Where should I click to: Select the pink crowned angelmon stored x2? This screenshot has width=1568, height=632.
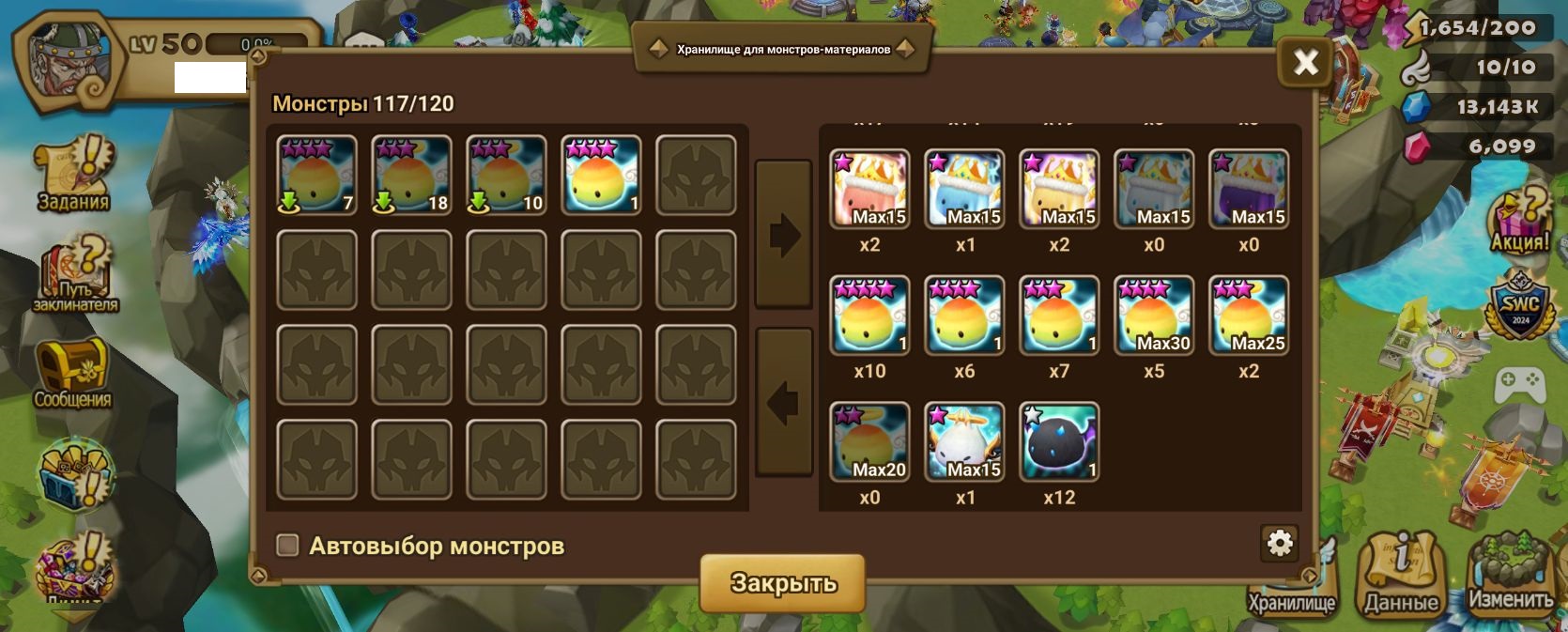(x=869, y=189)
